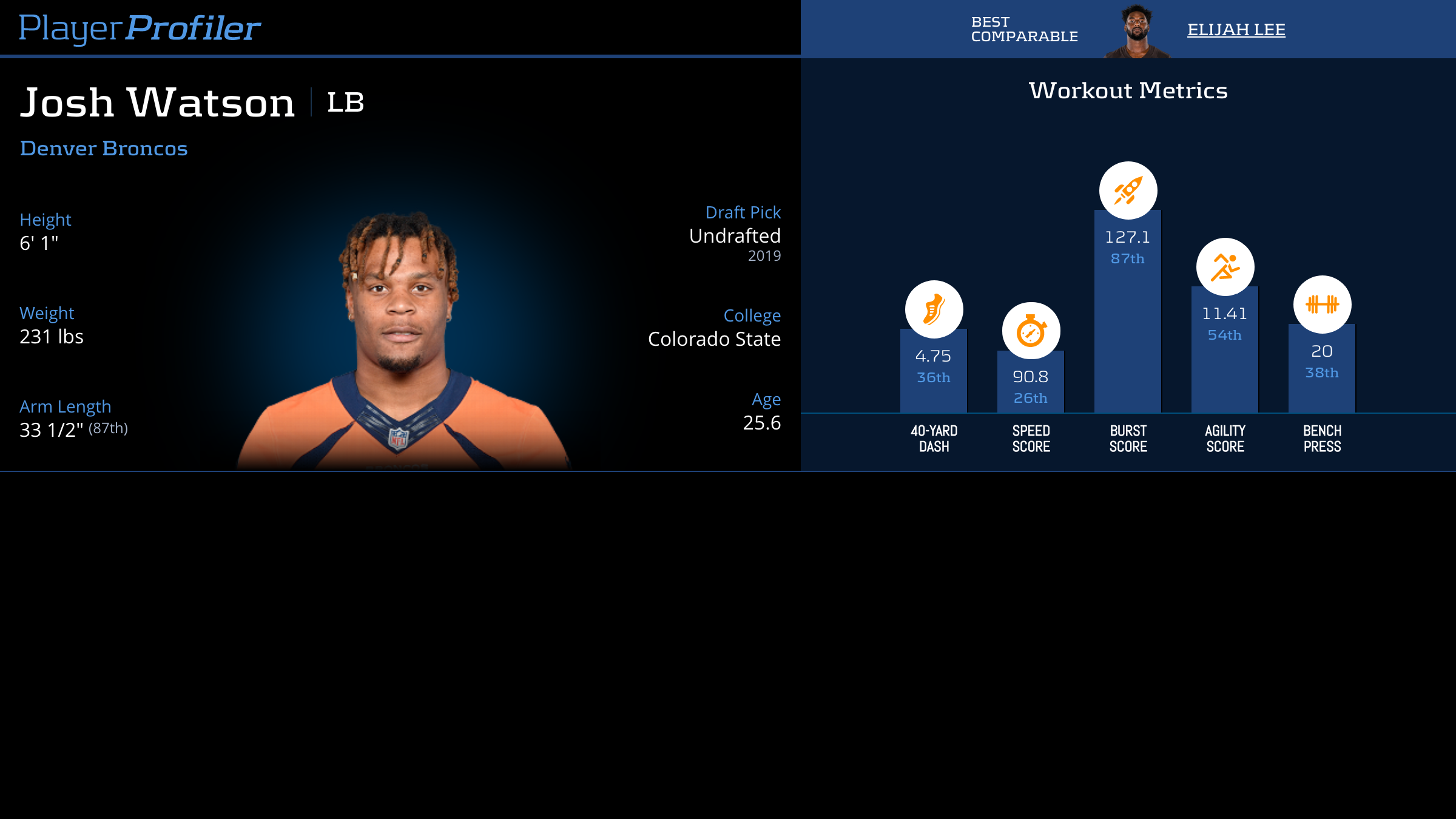Select the Speed Score stopwatch icon

(1031, 331)
